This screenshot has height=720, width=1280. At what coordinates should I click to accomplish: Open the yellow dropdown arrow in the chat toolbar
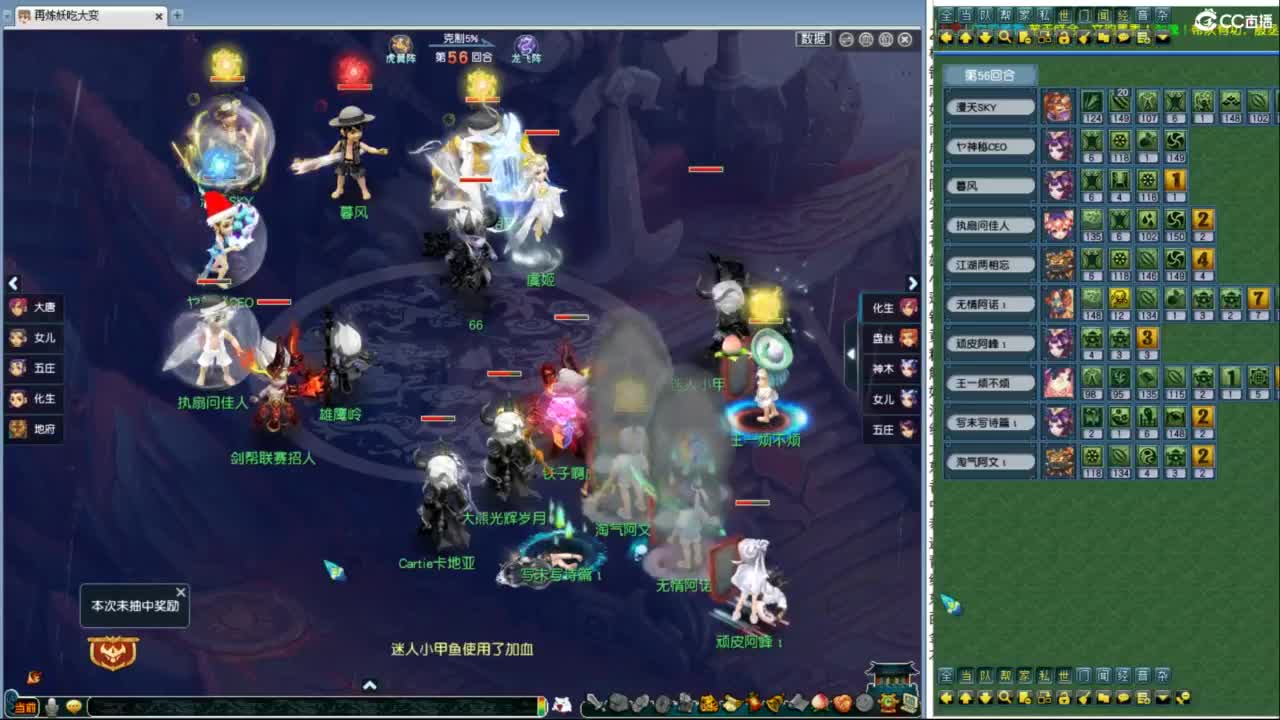pos(1161,37)
